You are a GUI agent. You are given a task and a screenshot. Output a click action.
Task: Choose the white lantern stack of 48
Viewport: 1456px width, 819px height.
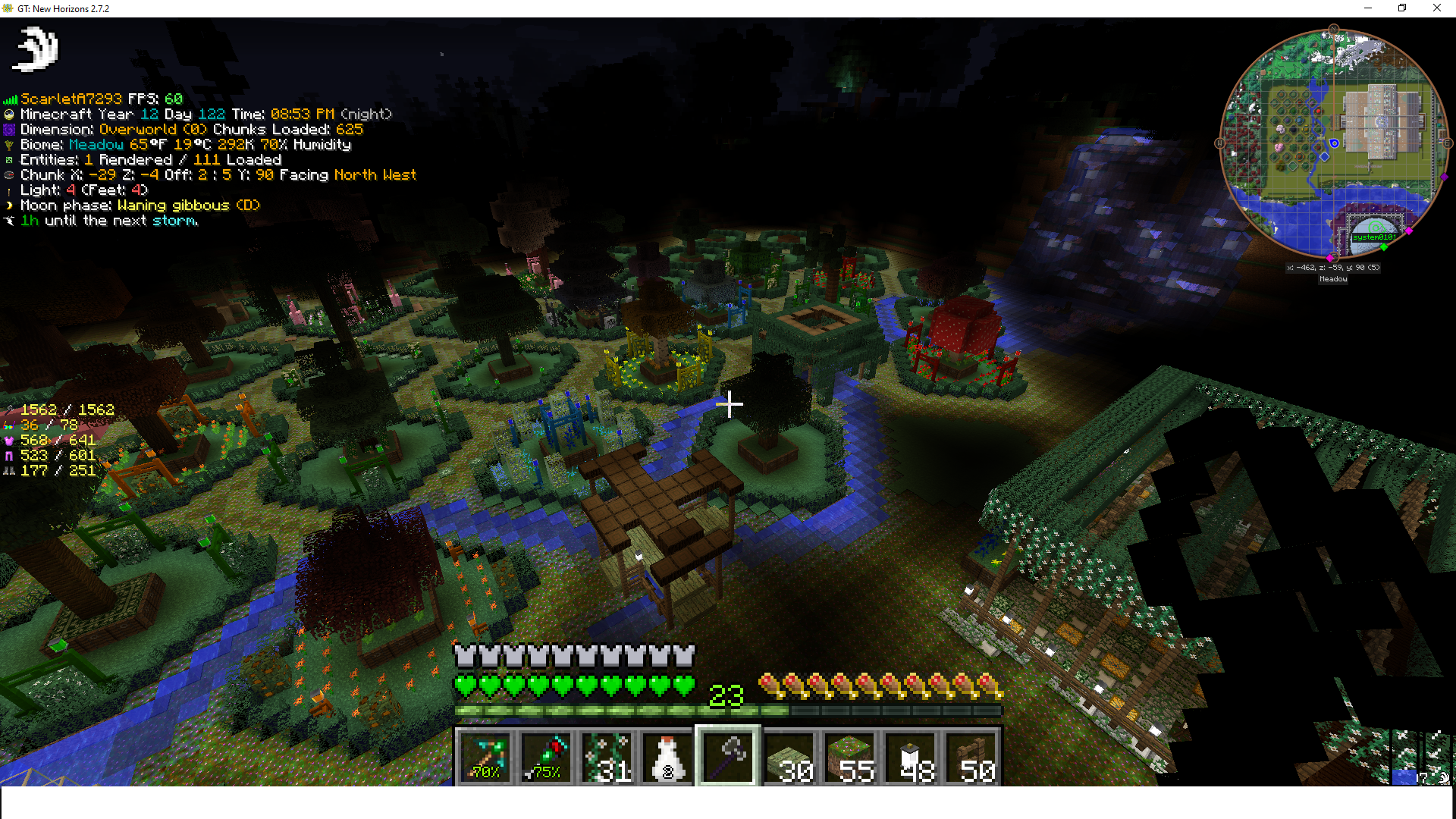click(x=910, y=757)
